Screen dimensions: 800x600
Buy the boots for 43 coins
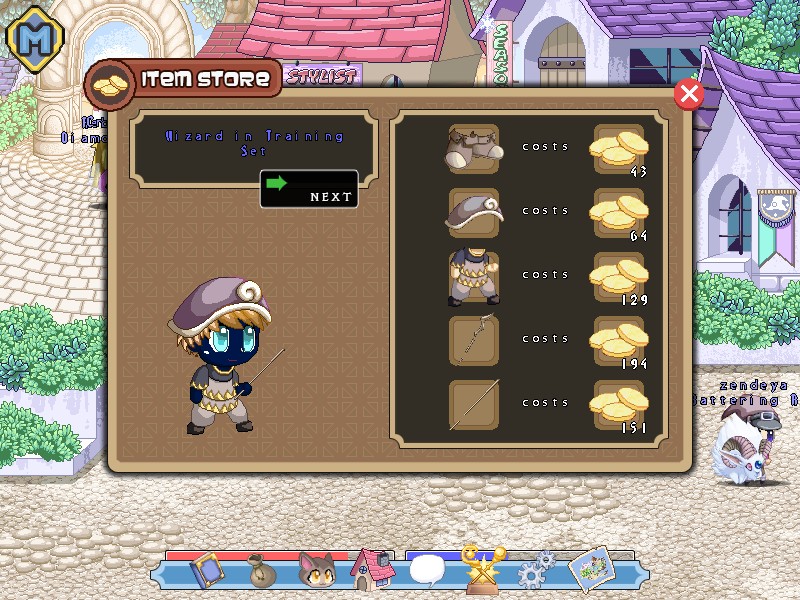pyautogui.click(x=619, y=149)
